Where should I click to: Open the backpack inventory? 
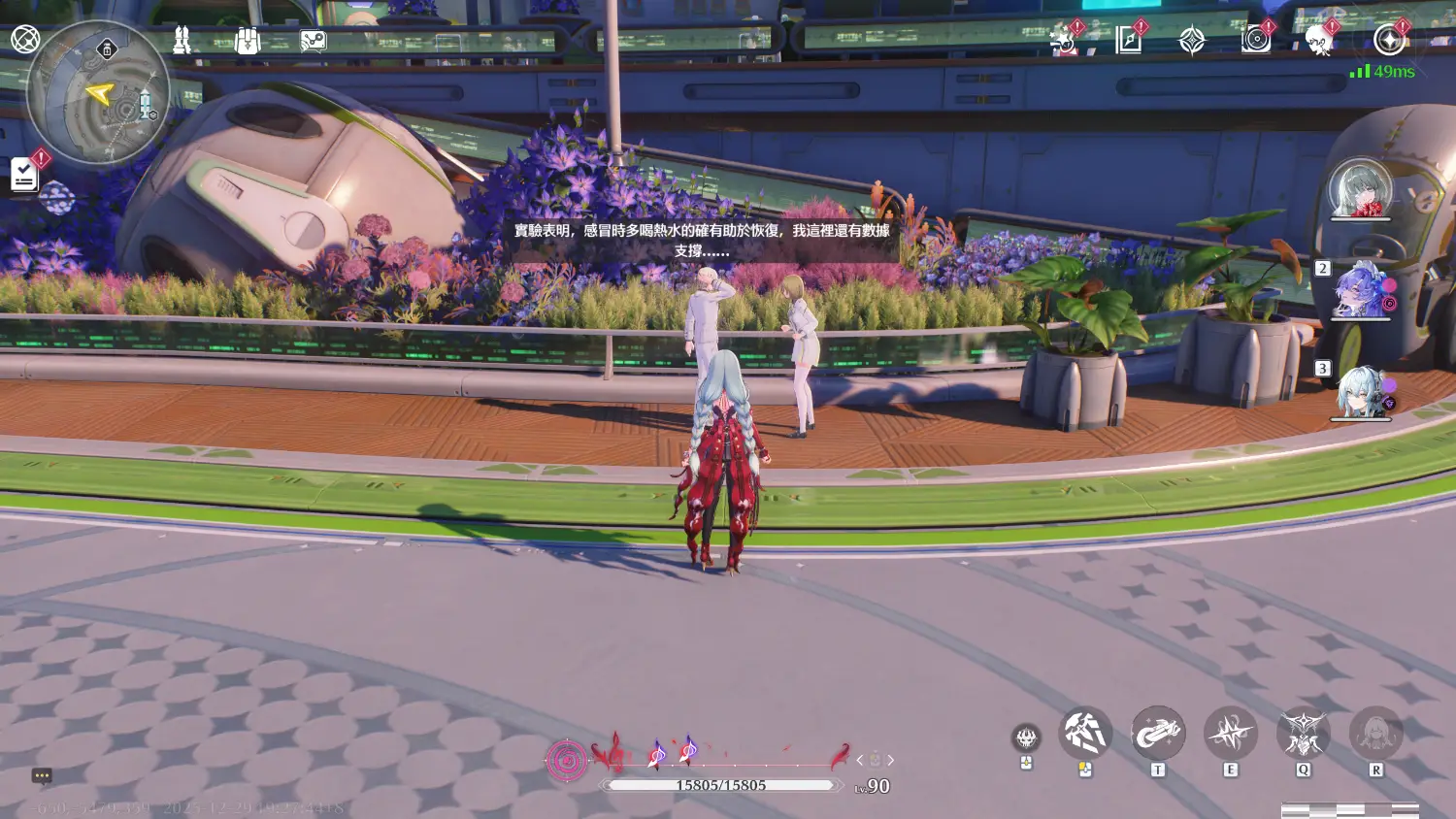[x=248, y=41]
